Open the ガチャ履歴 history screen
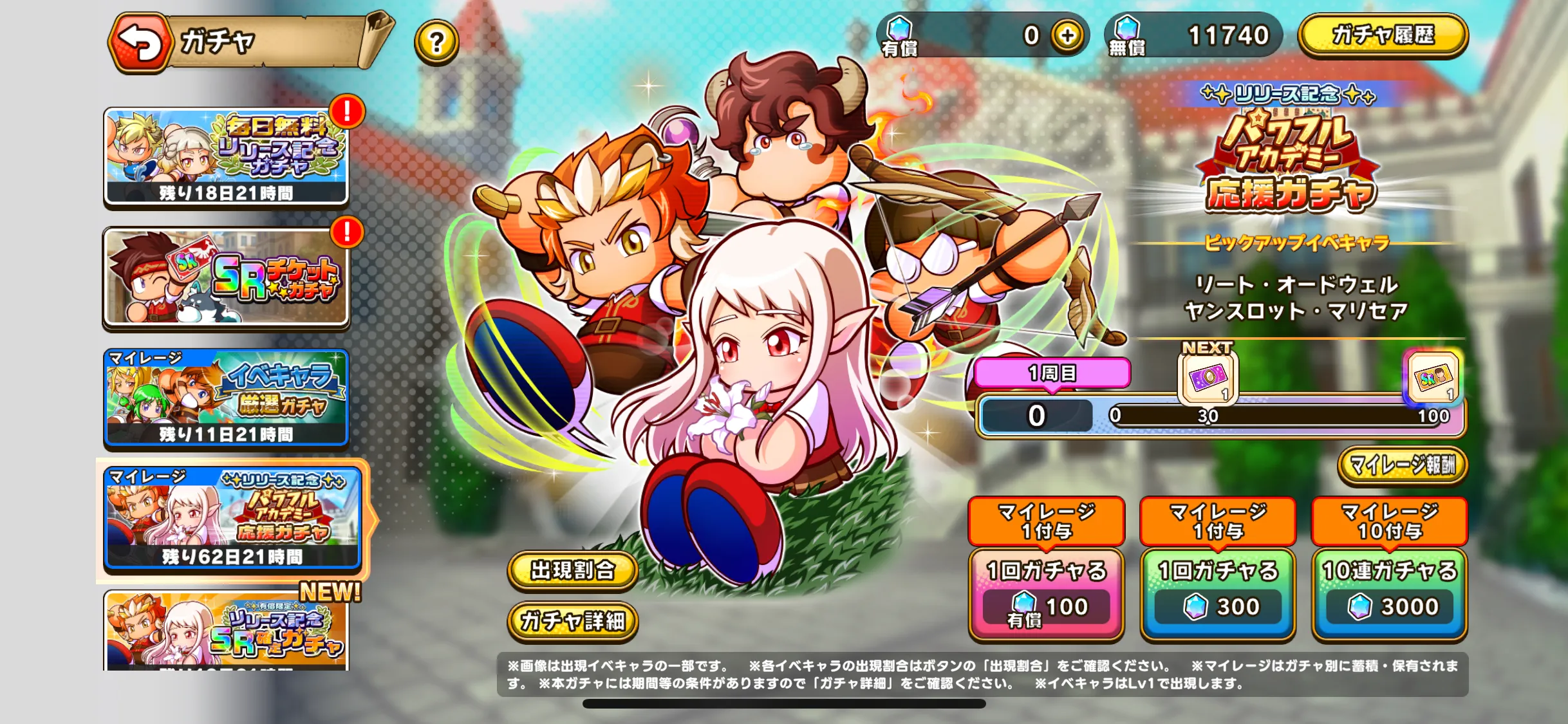This screenshot has width=1568, height=724. click(1383, 37)
